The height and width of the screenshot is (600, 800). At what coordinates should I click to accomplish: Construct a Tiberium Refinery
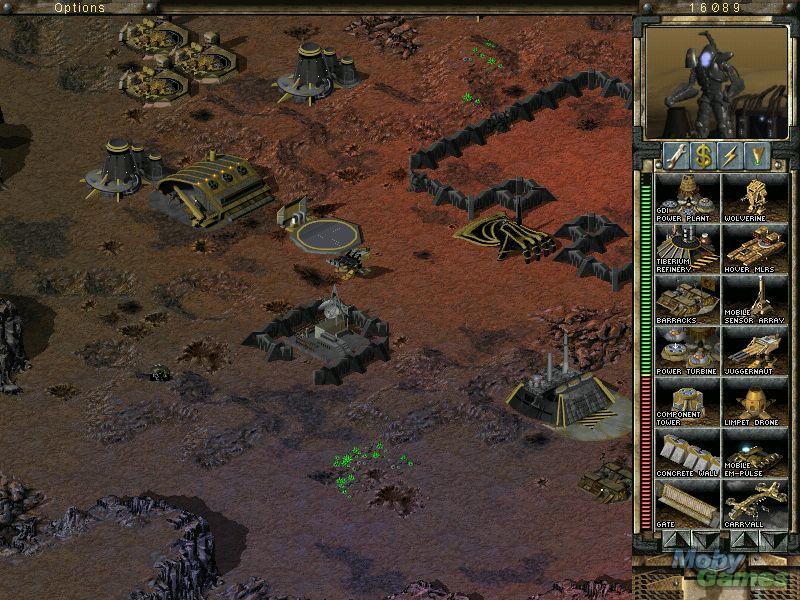[687, 249]
